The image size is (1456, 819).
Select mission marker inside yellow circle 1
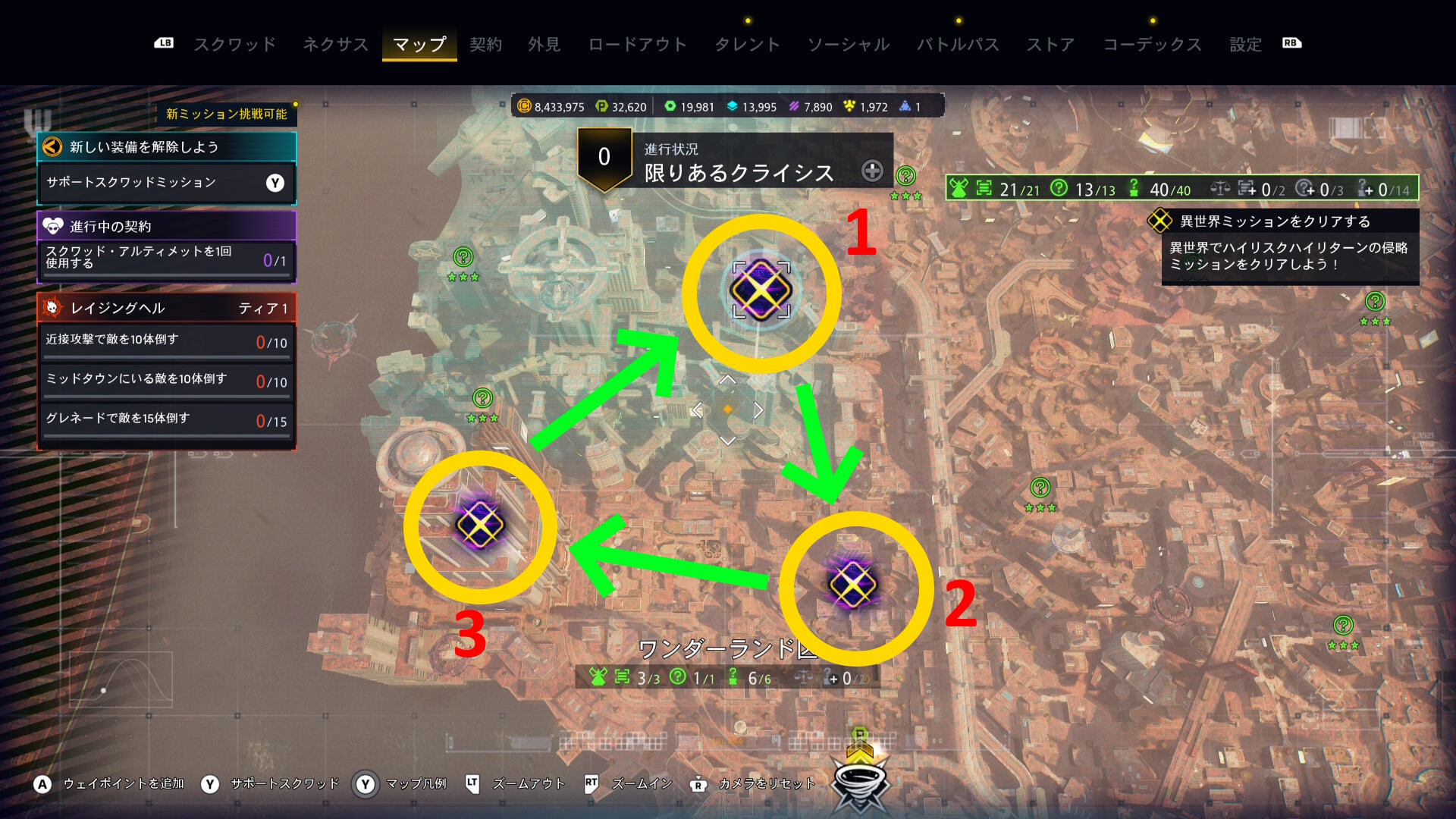pyautogui.click(x=761, y=290)
